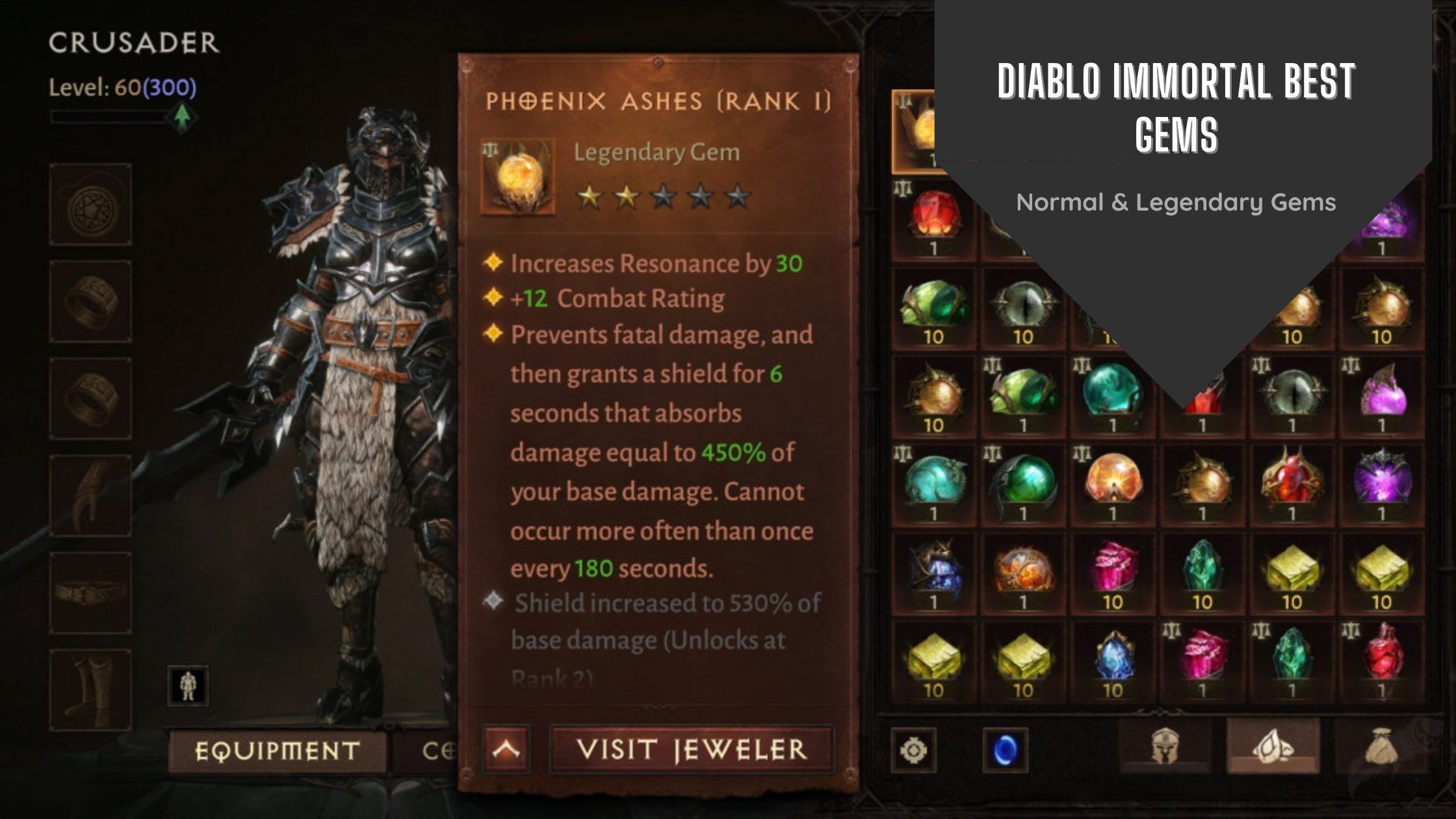
Task: Select the gloves equipment slot
Action: click(91, 496)
